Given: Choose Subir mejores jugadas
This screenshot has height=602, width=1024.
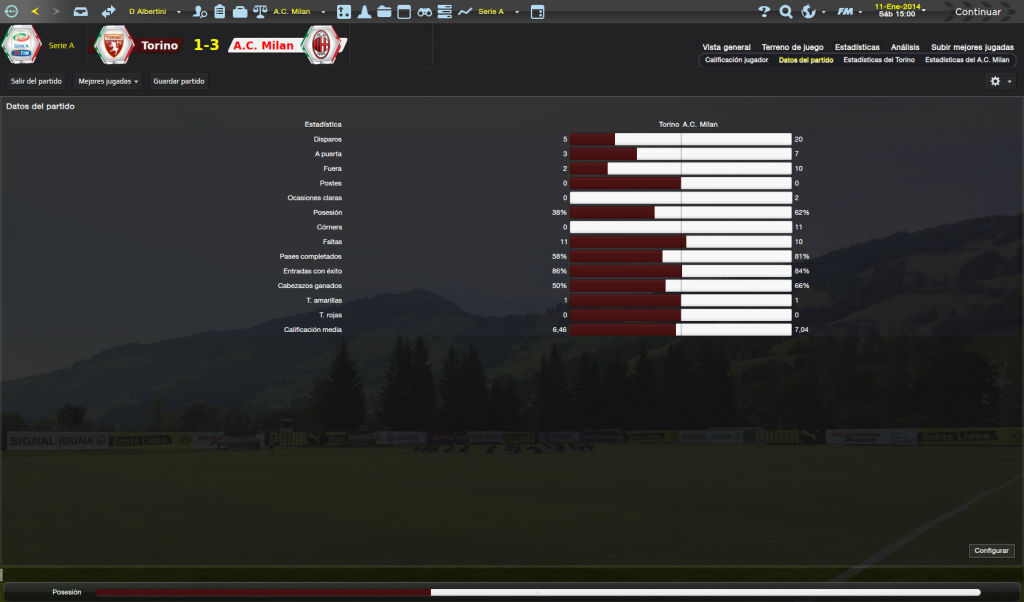Looking at the screenshot, I should click(x=972, y=47).
